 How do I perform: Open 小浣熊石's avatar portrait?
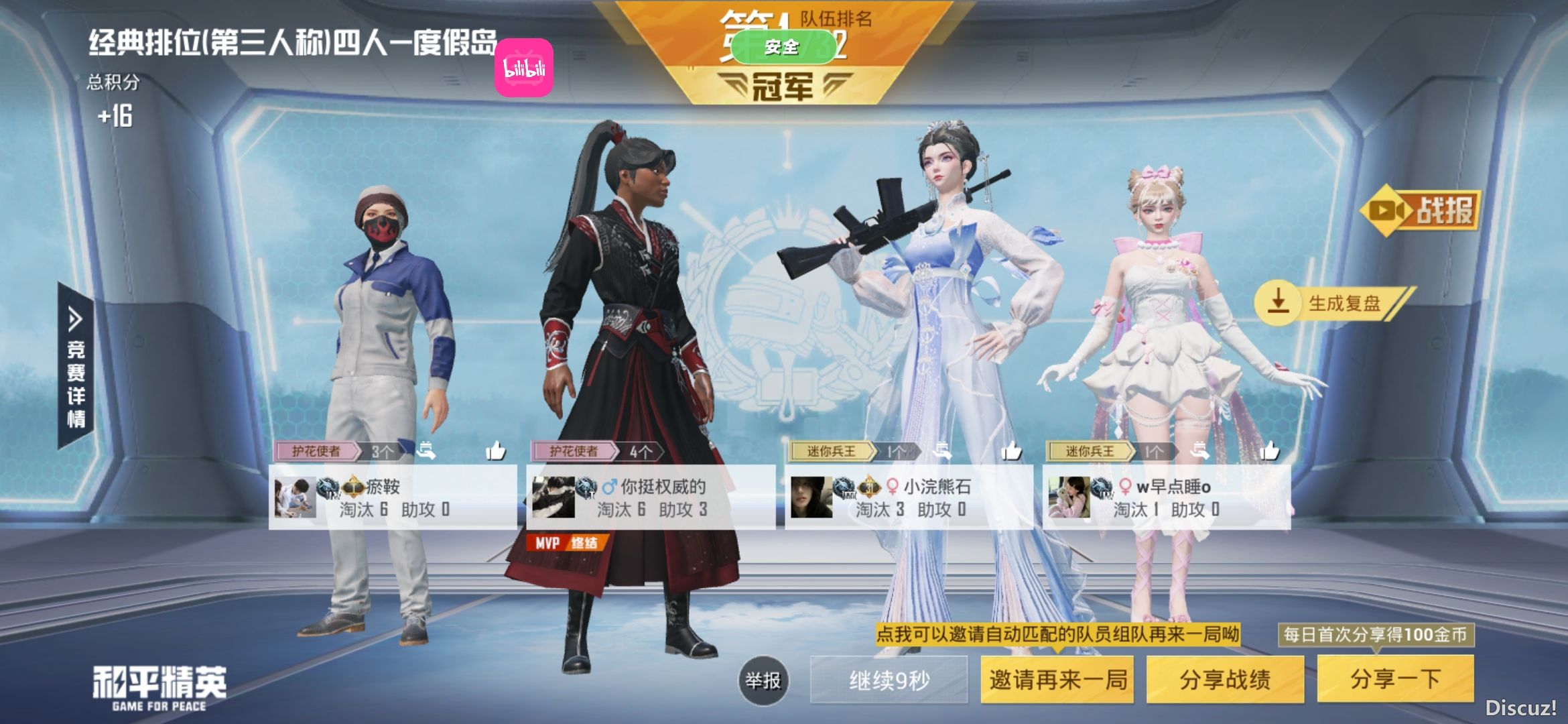[x=811, y=497]
